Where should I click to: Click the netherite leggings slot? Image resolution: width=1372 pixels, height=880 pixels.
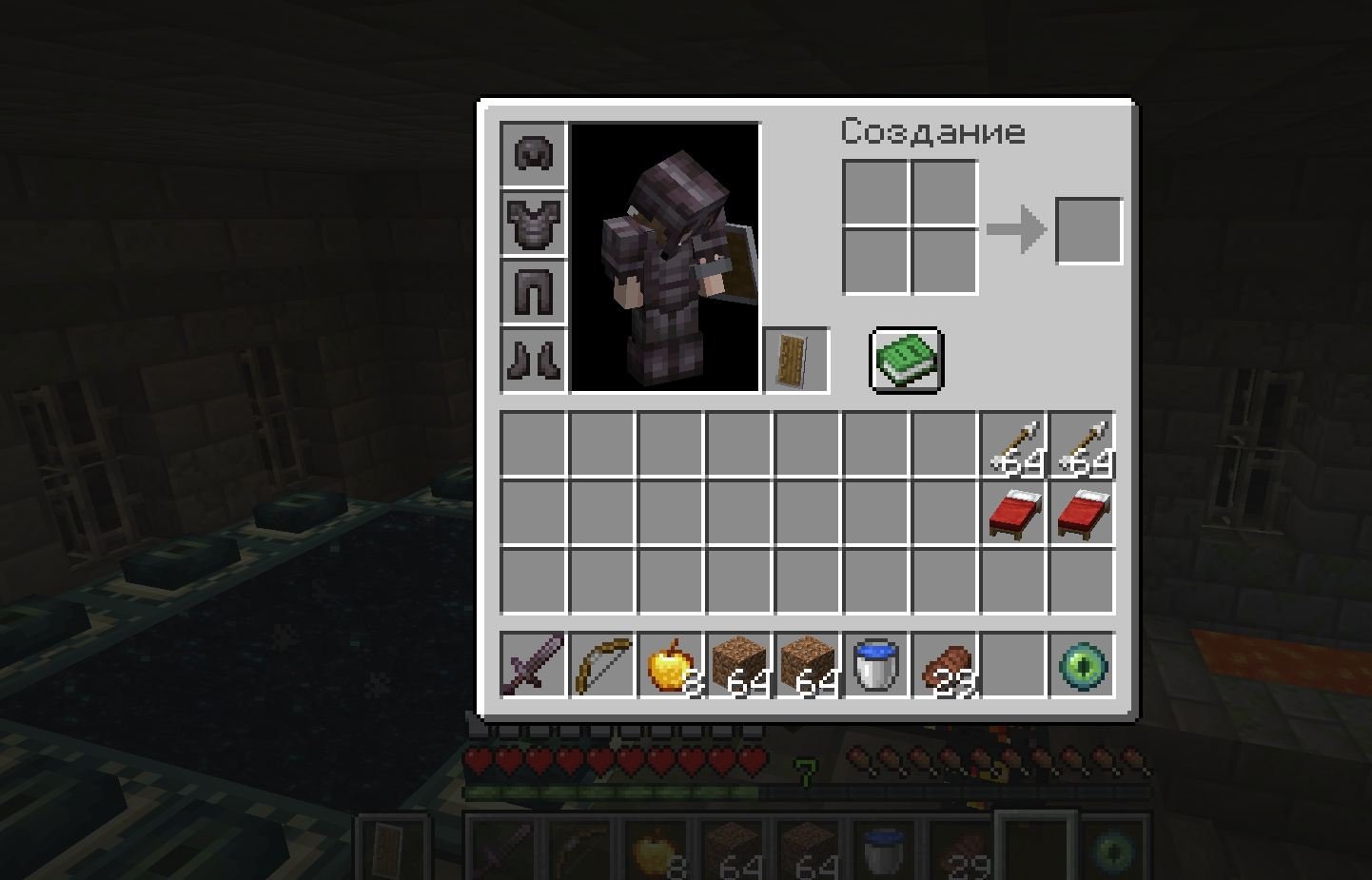pos(534,291)
